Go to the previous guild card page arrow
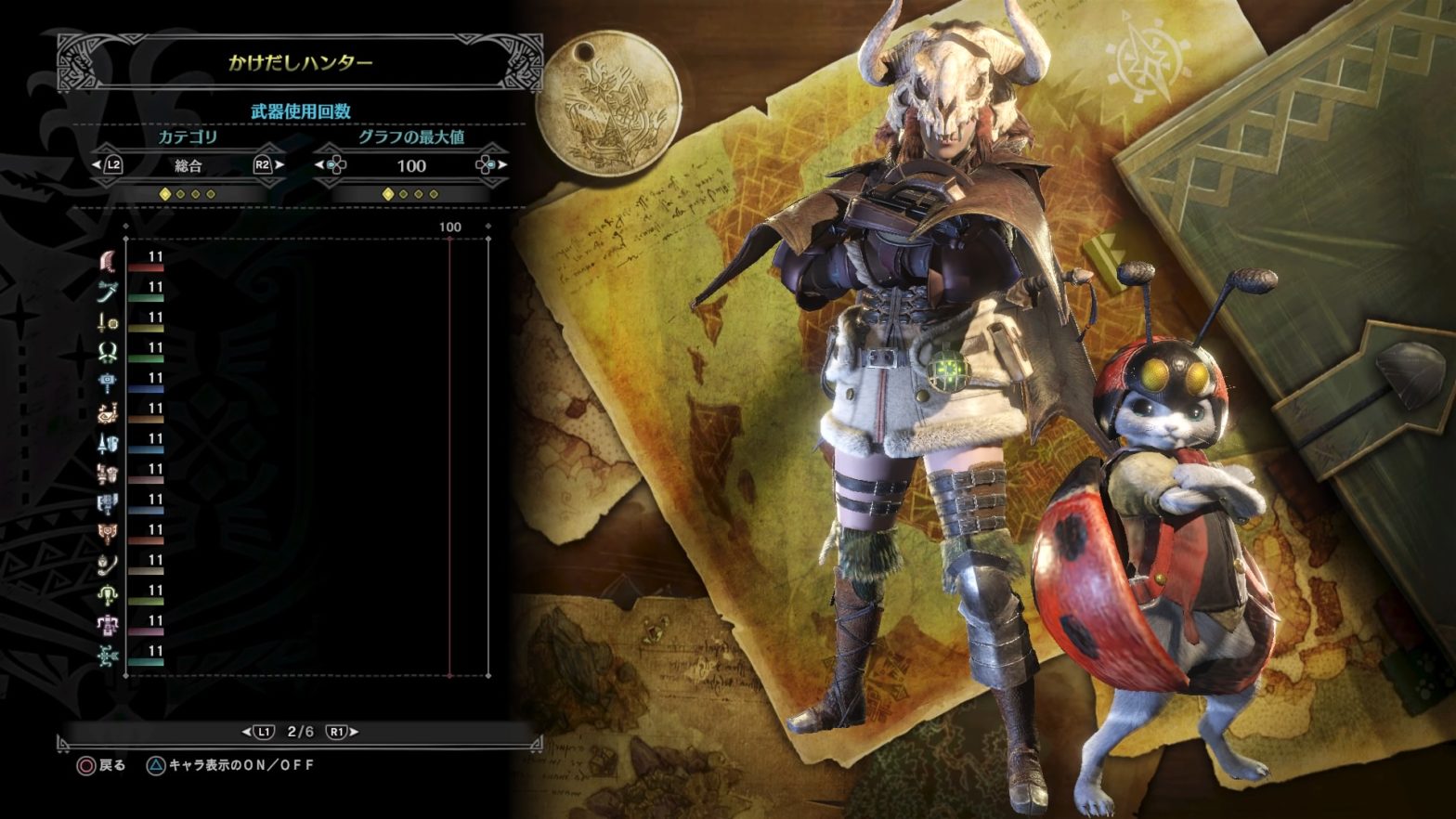Screen dimensions: 1456x819 click(247, 732)
